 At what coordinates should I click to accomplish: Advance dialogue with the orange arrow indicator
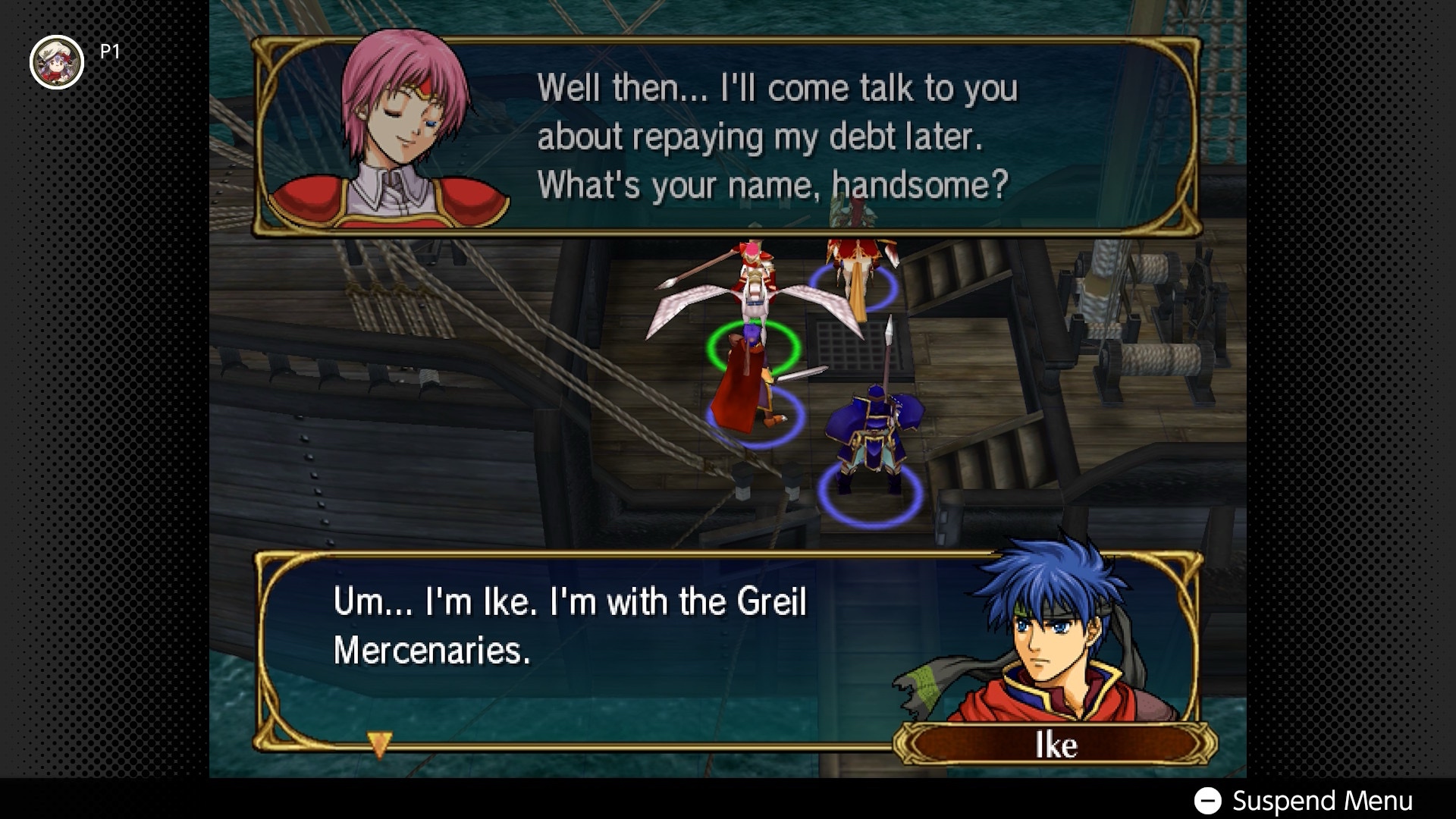pos(379,743)
